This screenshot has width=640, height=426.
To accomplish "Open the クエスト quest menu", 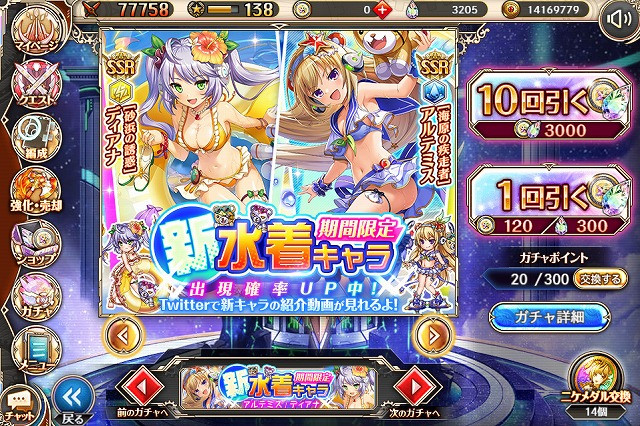I will click(32, 83).
